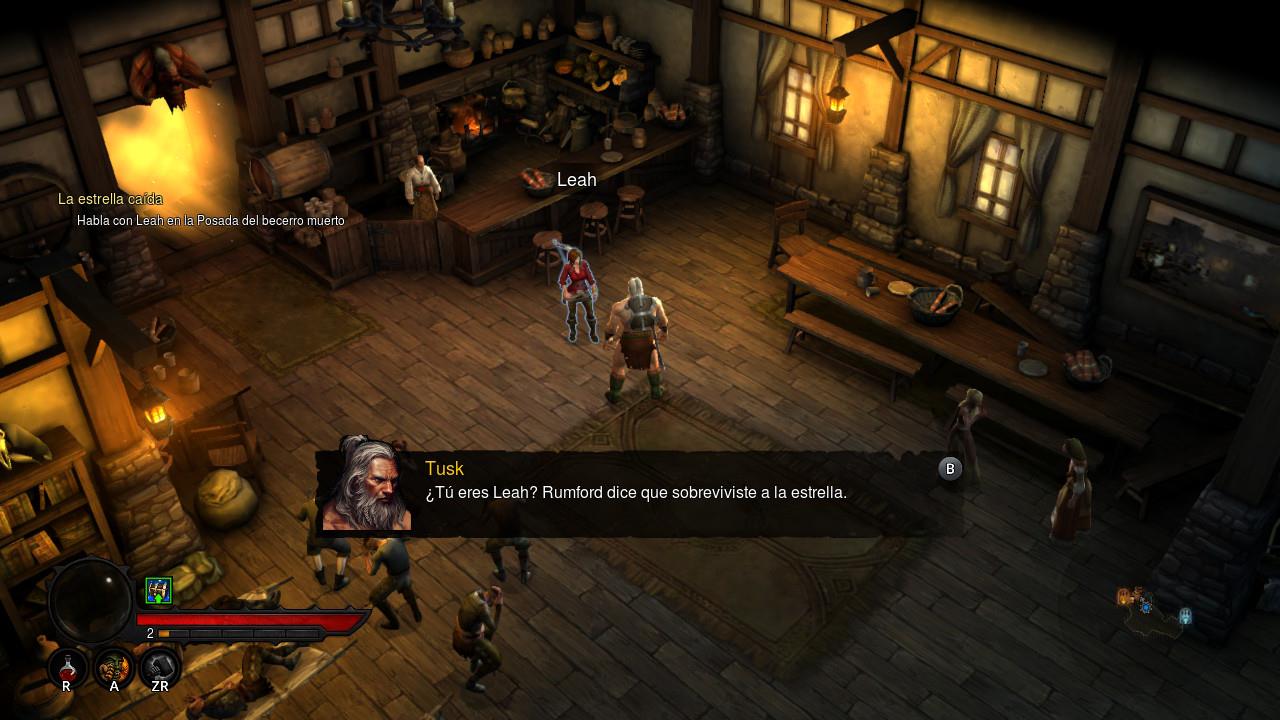The width and height of the screenshot is (1280, 720).
Task: Open the La estrella caída quest tracker
Action: point(110,199)
